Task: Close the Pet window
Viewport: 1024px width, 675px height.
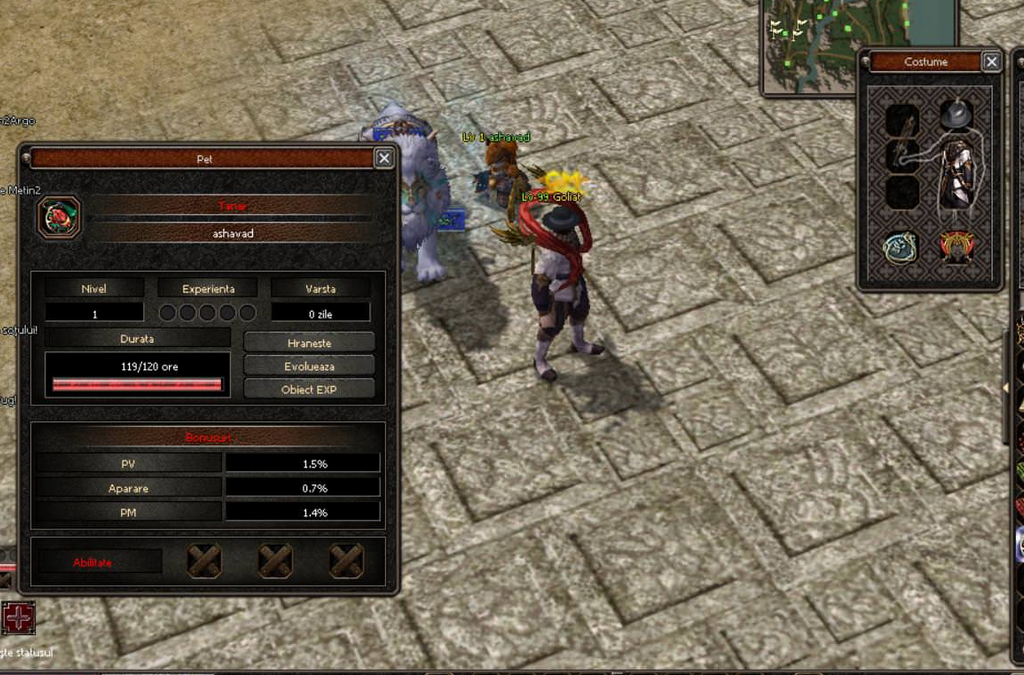Action: [384, 158]
